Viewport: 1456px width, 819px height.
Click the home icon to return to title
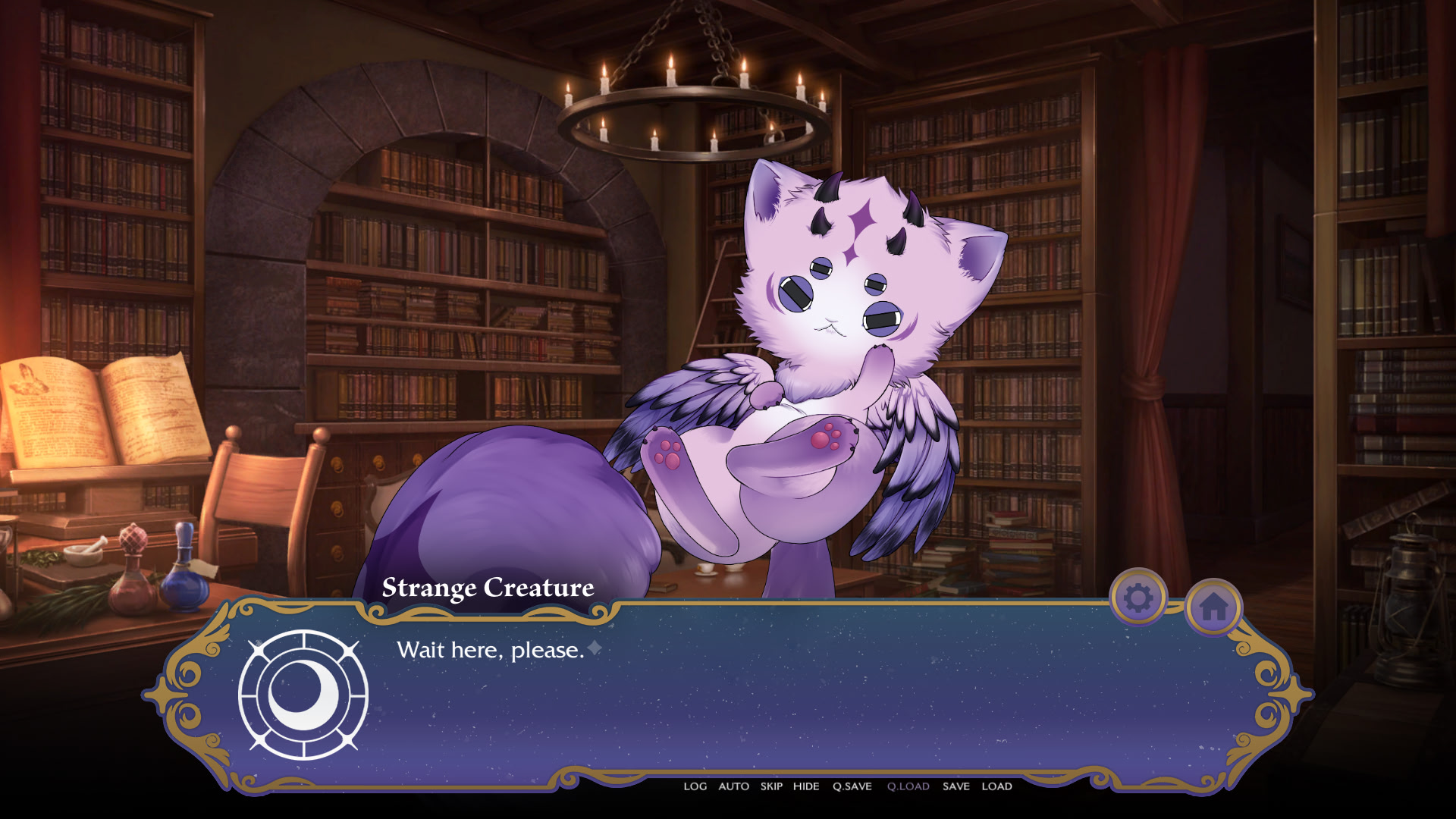1214,605
